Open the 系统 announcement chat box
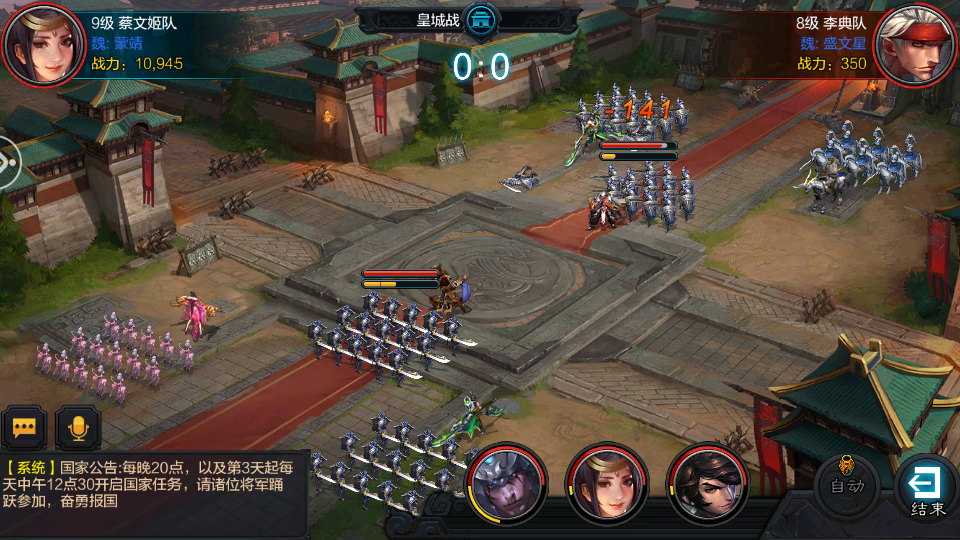The image size is (960, 540). [x=152, y=483]
